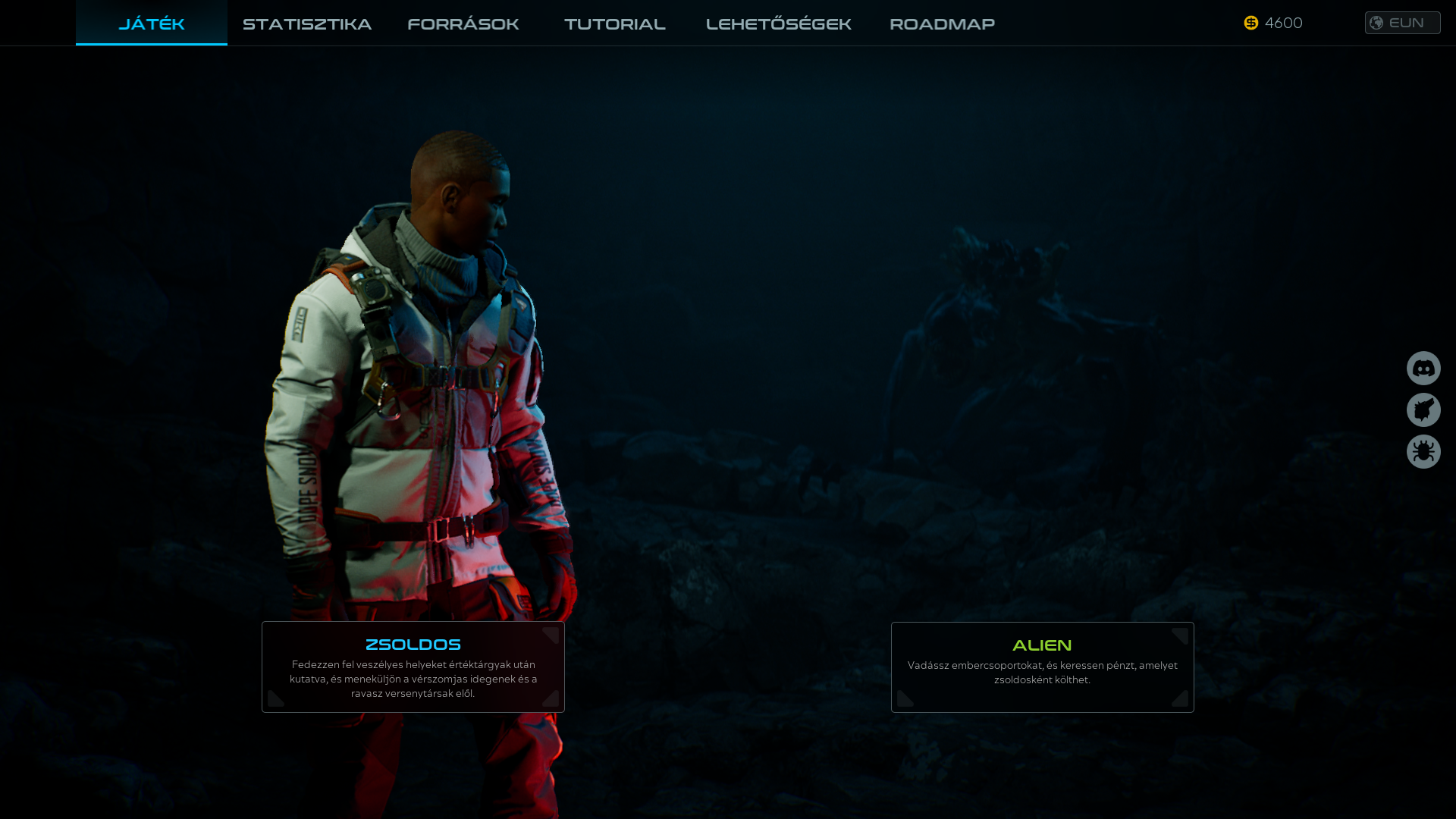The image size is (1456, 819).
Task: Open the EUN region selector
Action: (x=1402, y=23)
